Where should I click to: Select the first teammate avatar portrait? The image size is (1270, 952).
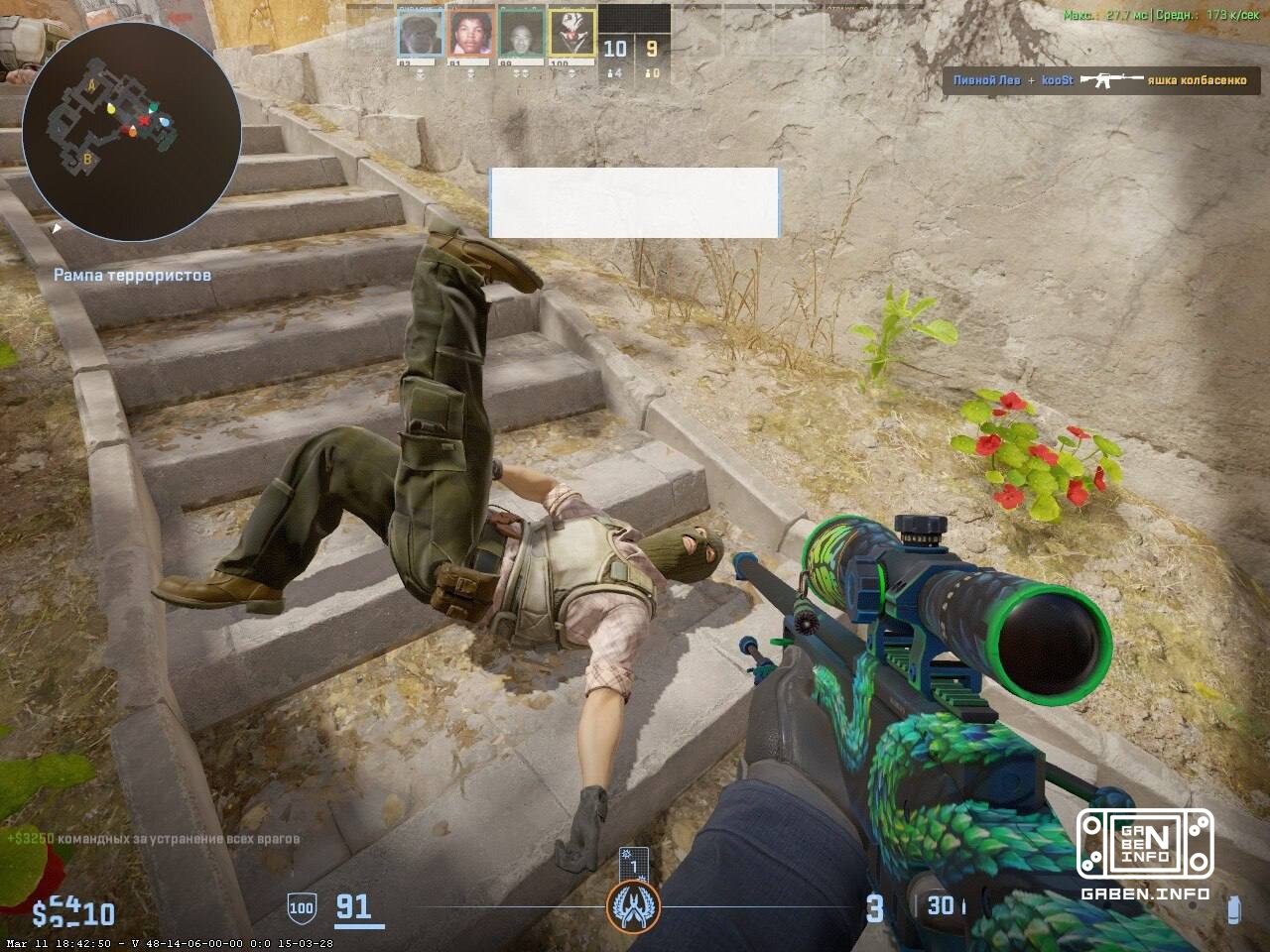click(420, 33)
